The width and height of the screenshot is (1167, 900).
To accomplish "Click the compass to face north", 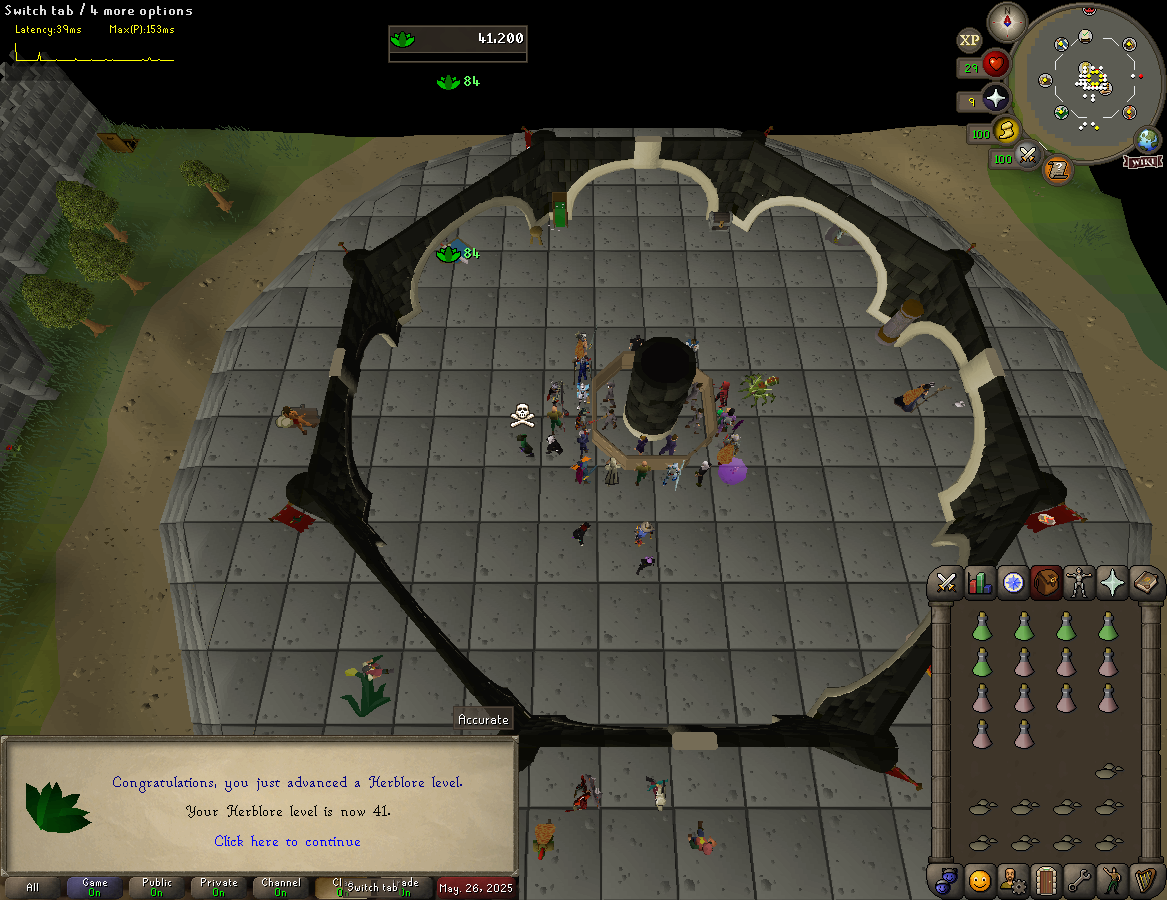I will tap(1007, 22).
